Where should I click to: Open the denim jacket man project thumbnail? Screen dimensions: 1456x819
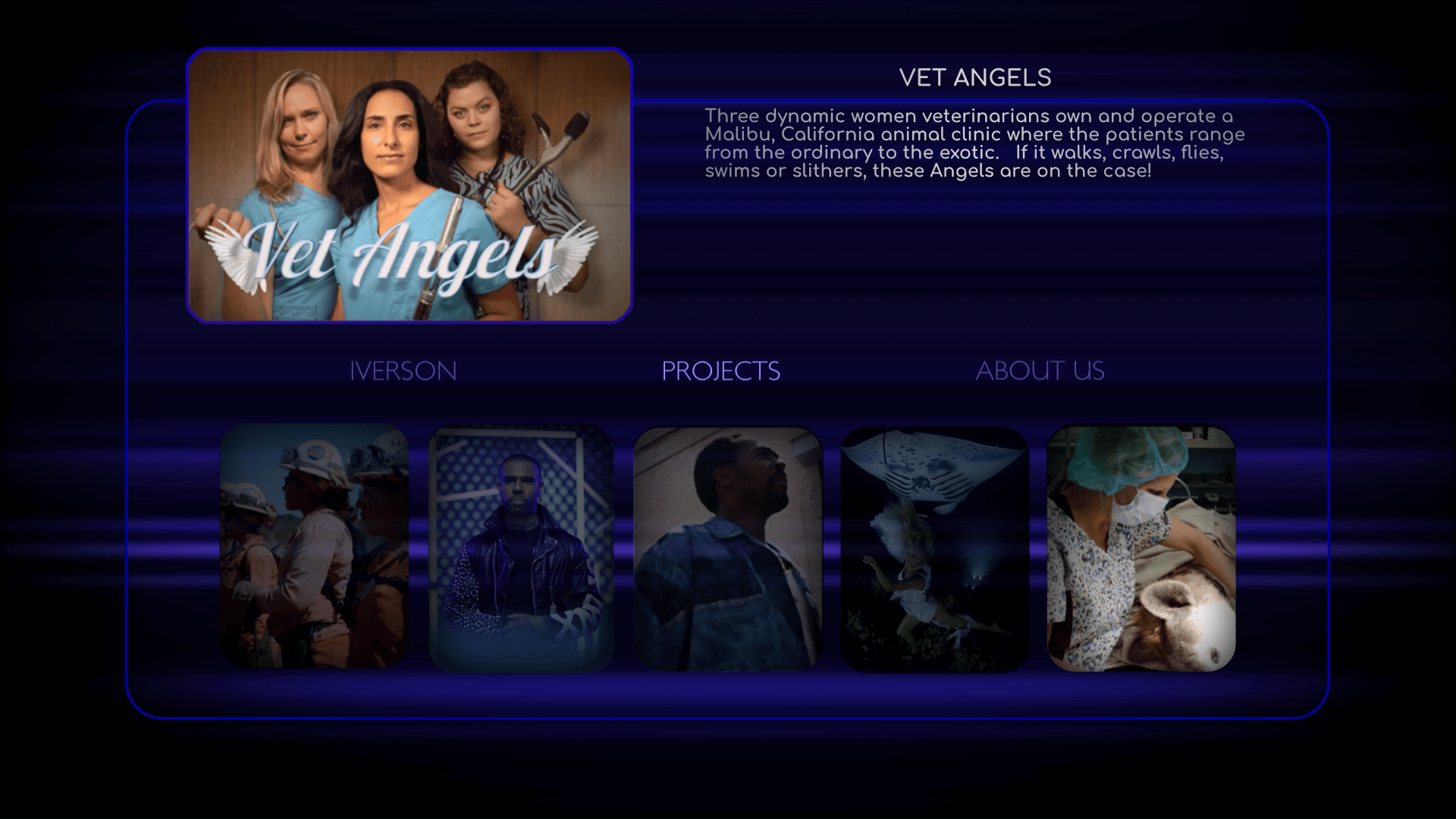727,548
